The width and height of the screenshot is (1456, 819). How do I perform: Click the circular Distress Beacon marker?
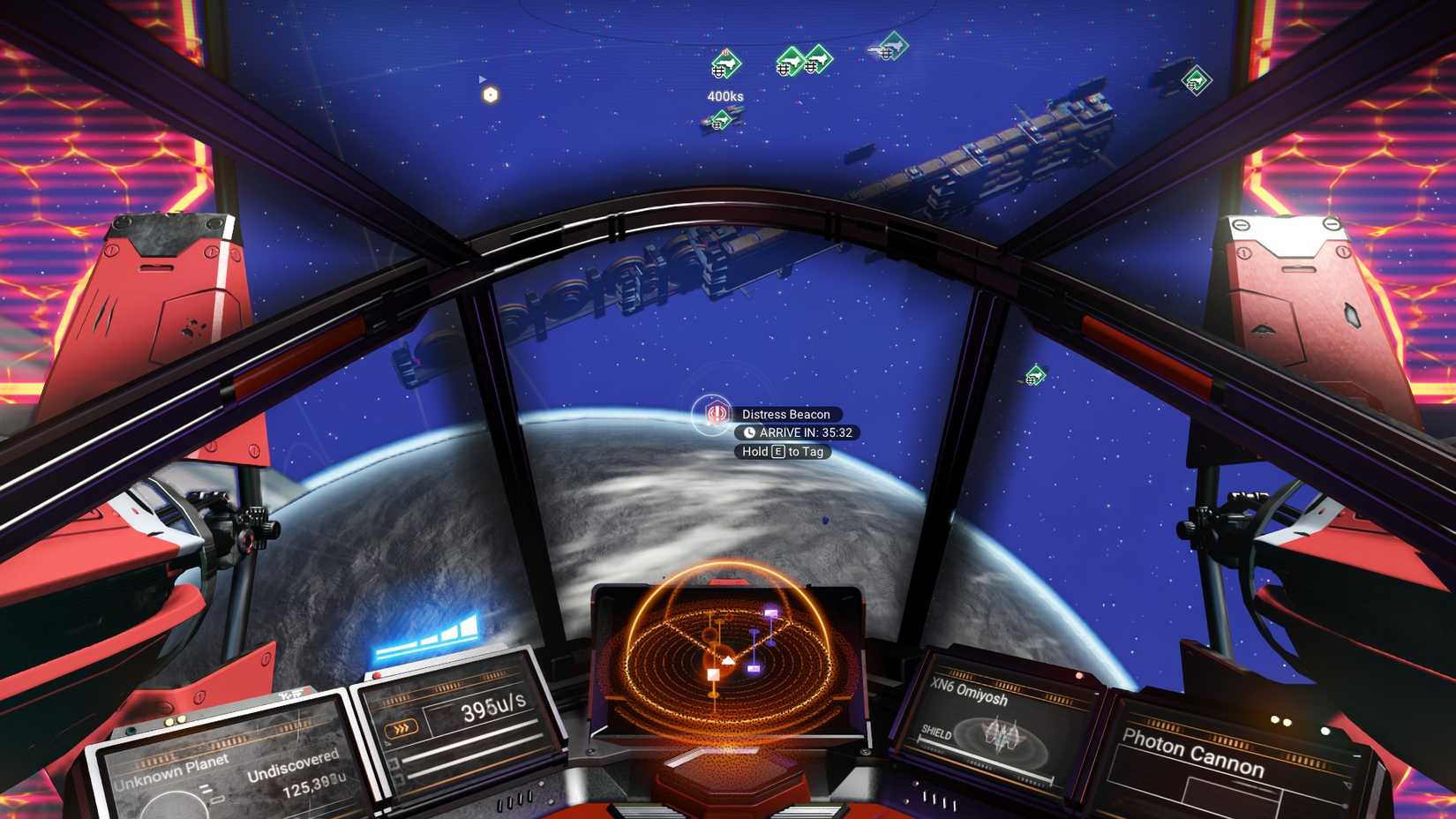tap(710, 414)
